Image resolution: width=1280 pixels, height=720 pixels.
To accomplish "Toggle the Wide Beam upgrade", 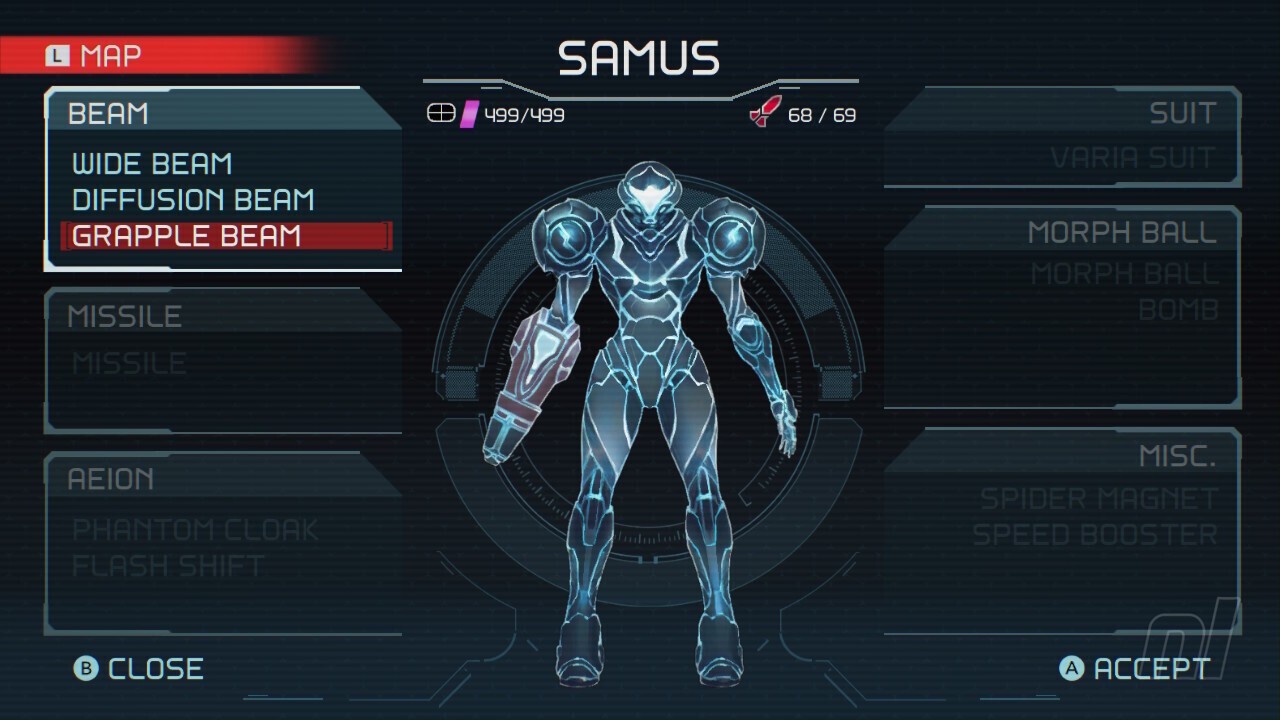I will [x=150, y=163].
